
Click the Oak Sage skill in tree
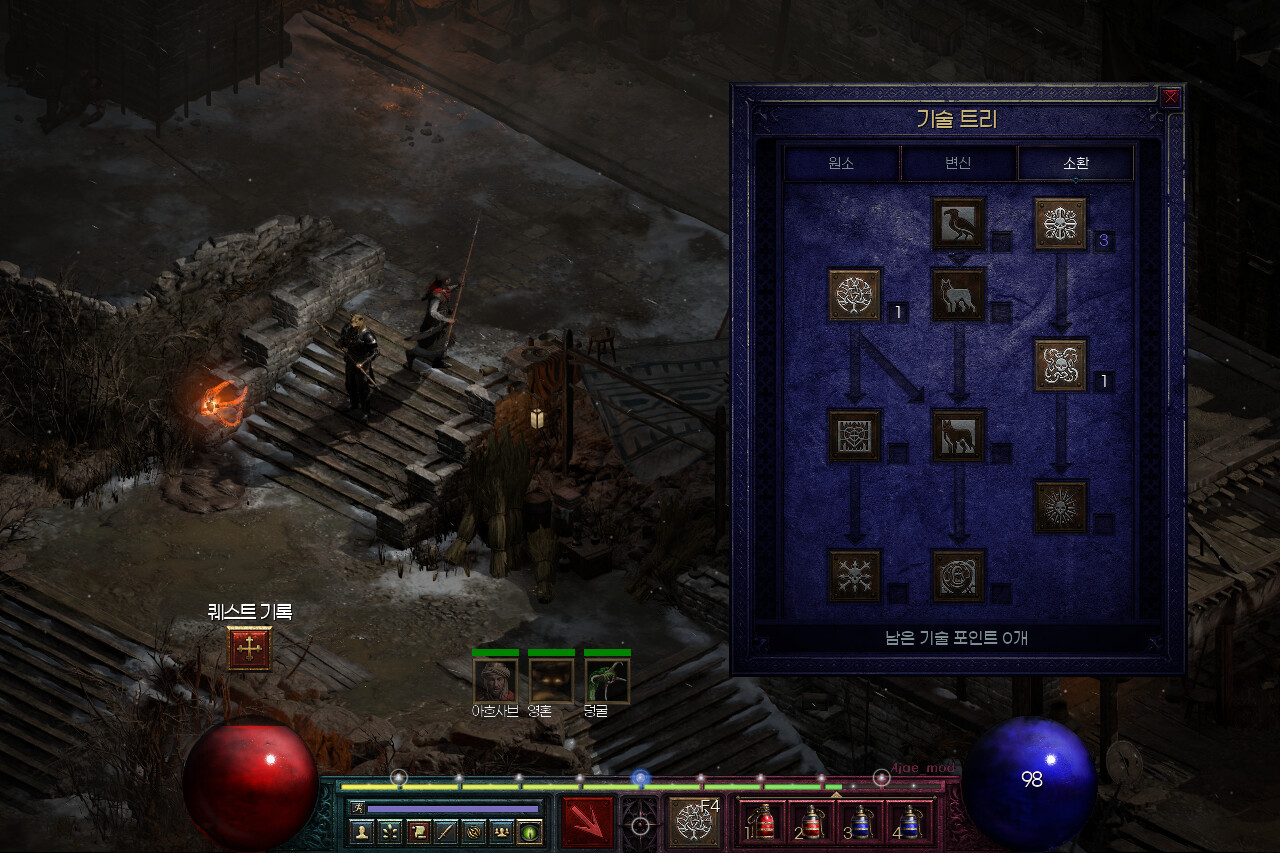click(x=855, y=295)
